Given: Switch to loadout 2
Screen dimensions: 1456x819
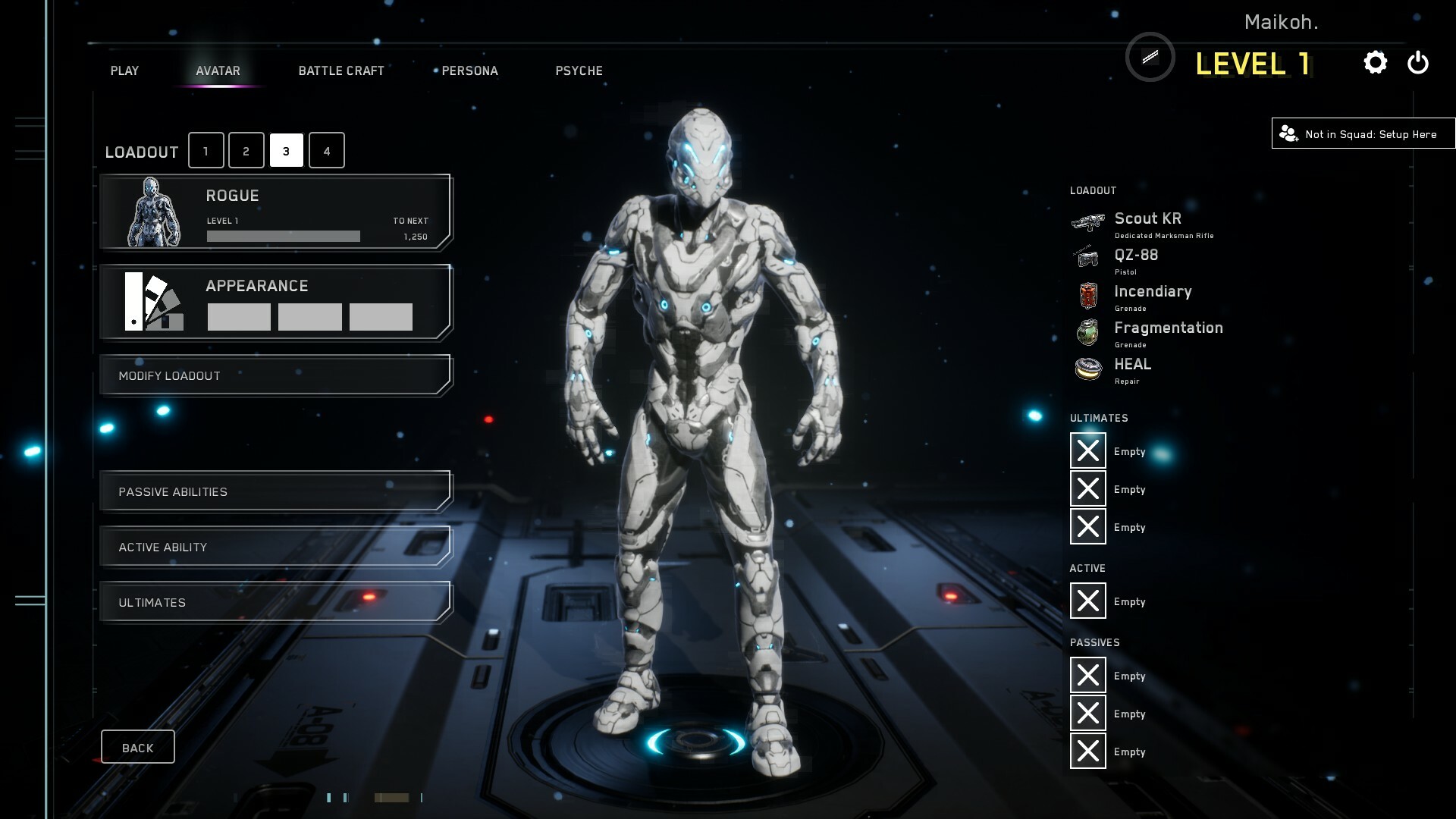Looking at the screenshot, I should click(246, 150).
